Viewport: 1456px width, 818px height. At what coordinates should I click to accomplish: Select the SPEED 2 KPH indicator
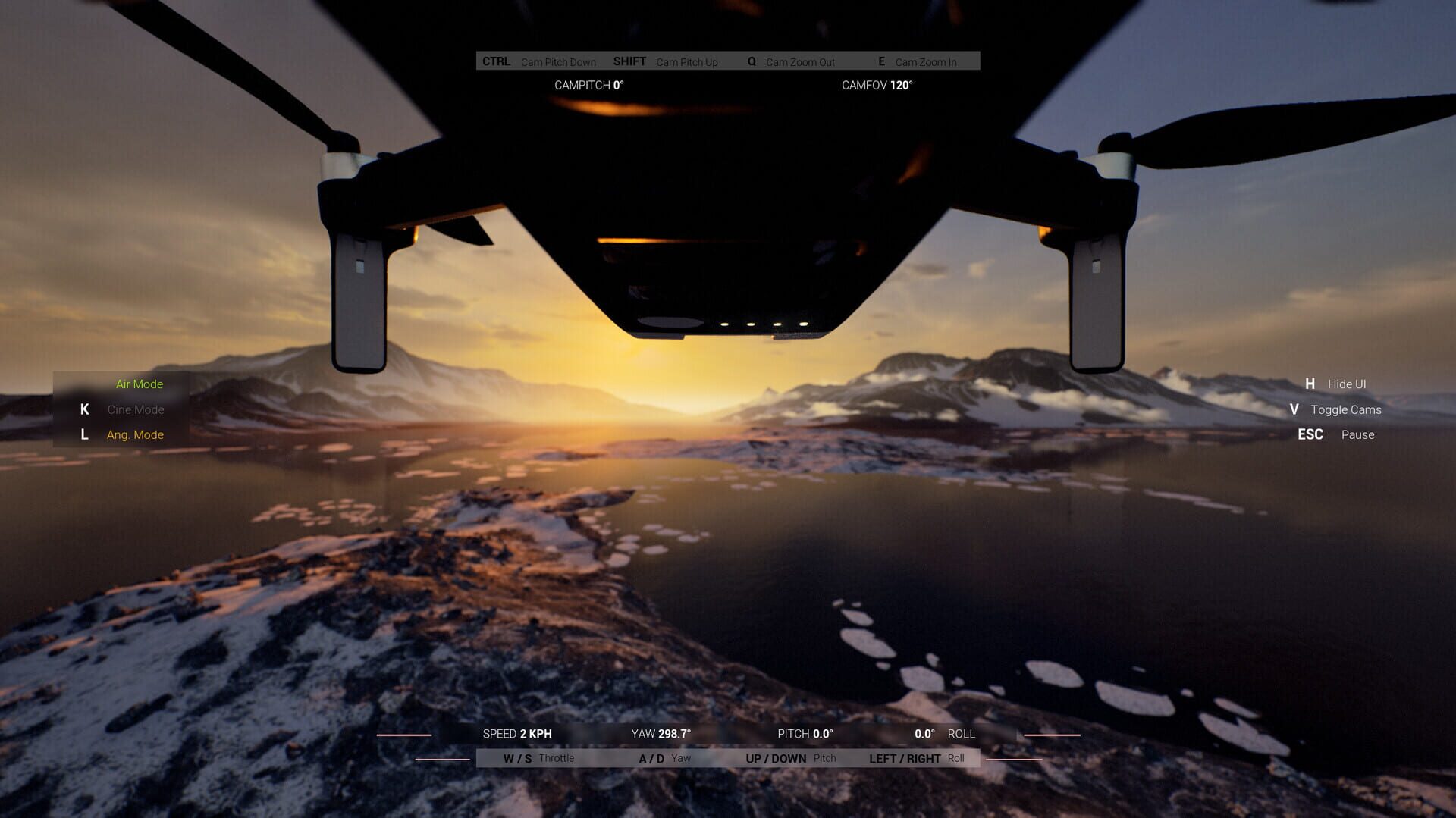click(x=518, y=733)
